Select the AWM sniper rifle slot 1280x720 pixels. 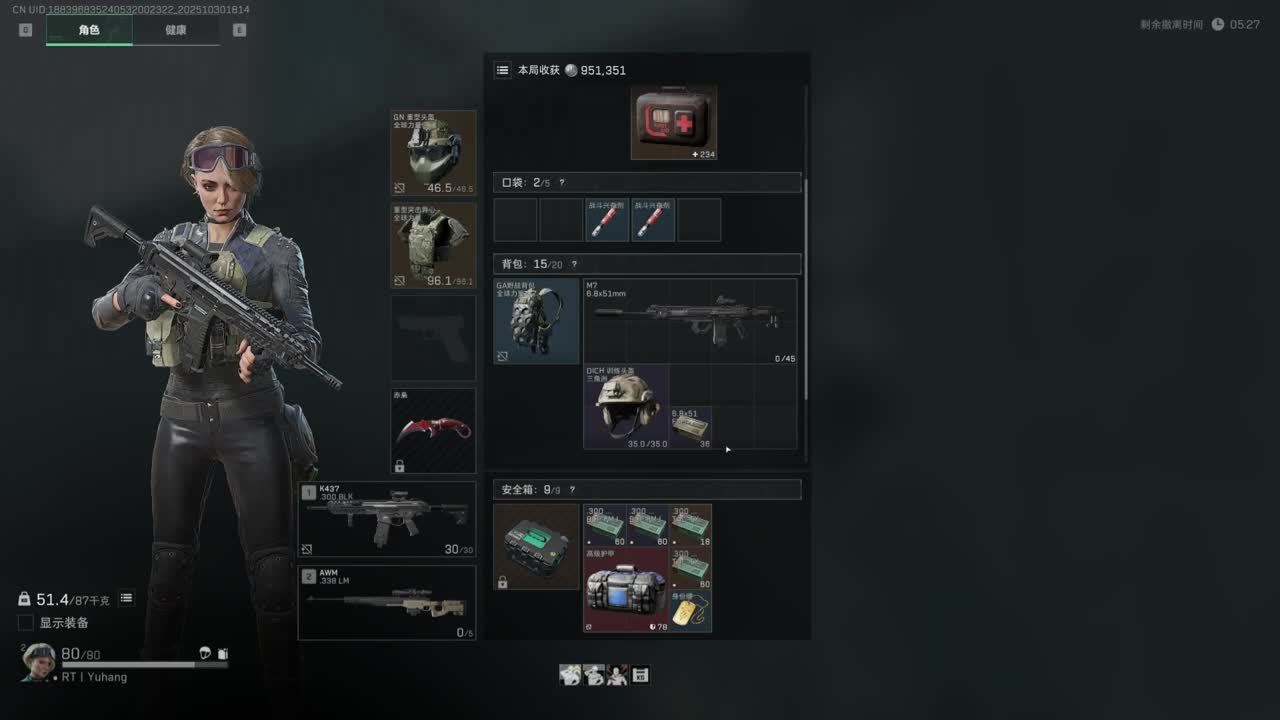pos(387,602)
